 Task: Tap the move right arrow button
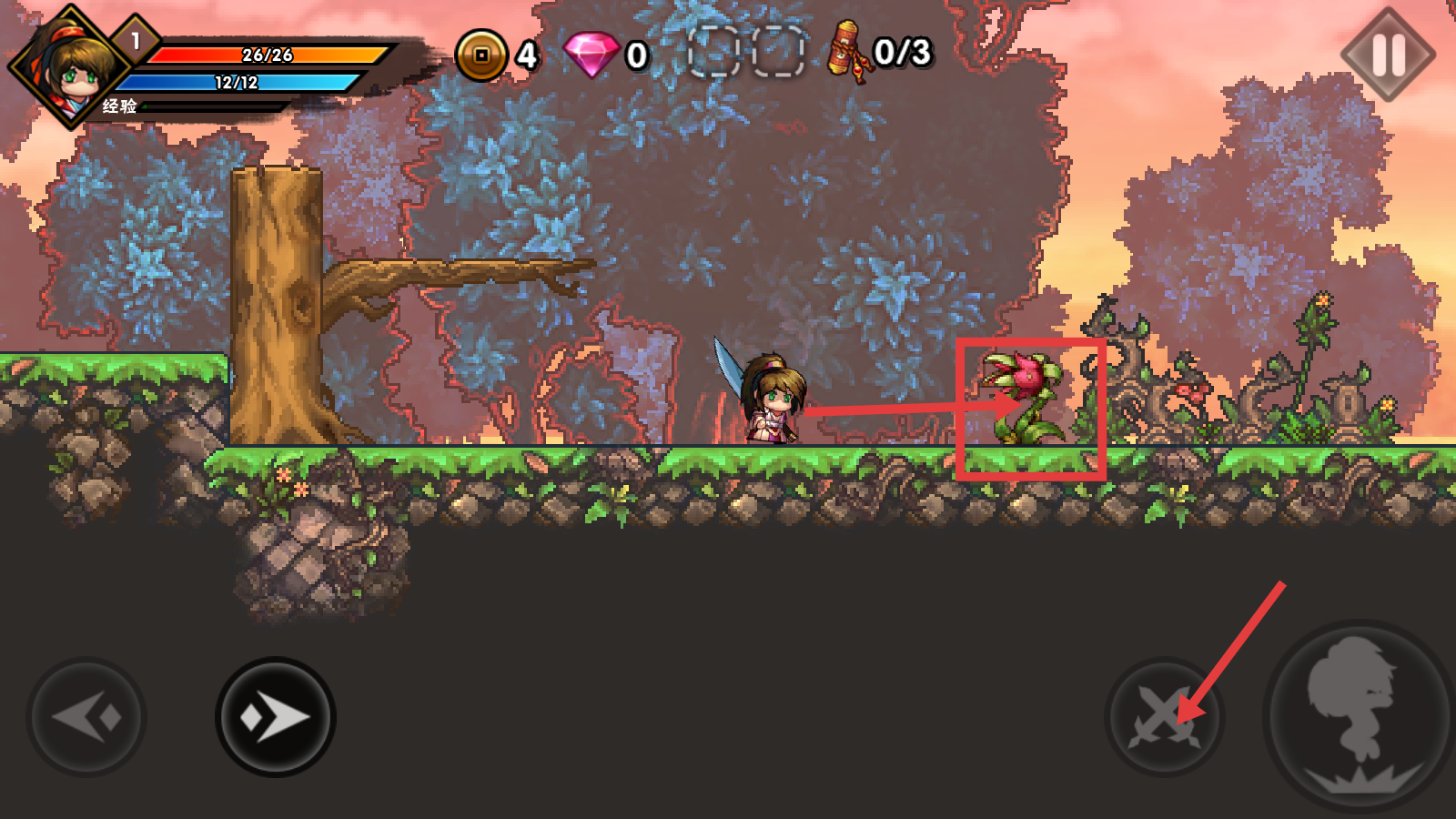[x=275, y=717]
